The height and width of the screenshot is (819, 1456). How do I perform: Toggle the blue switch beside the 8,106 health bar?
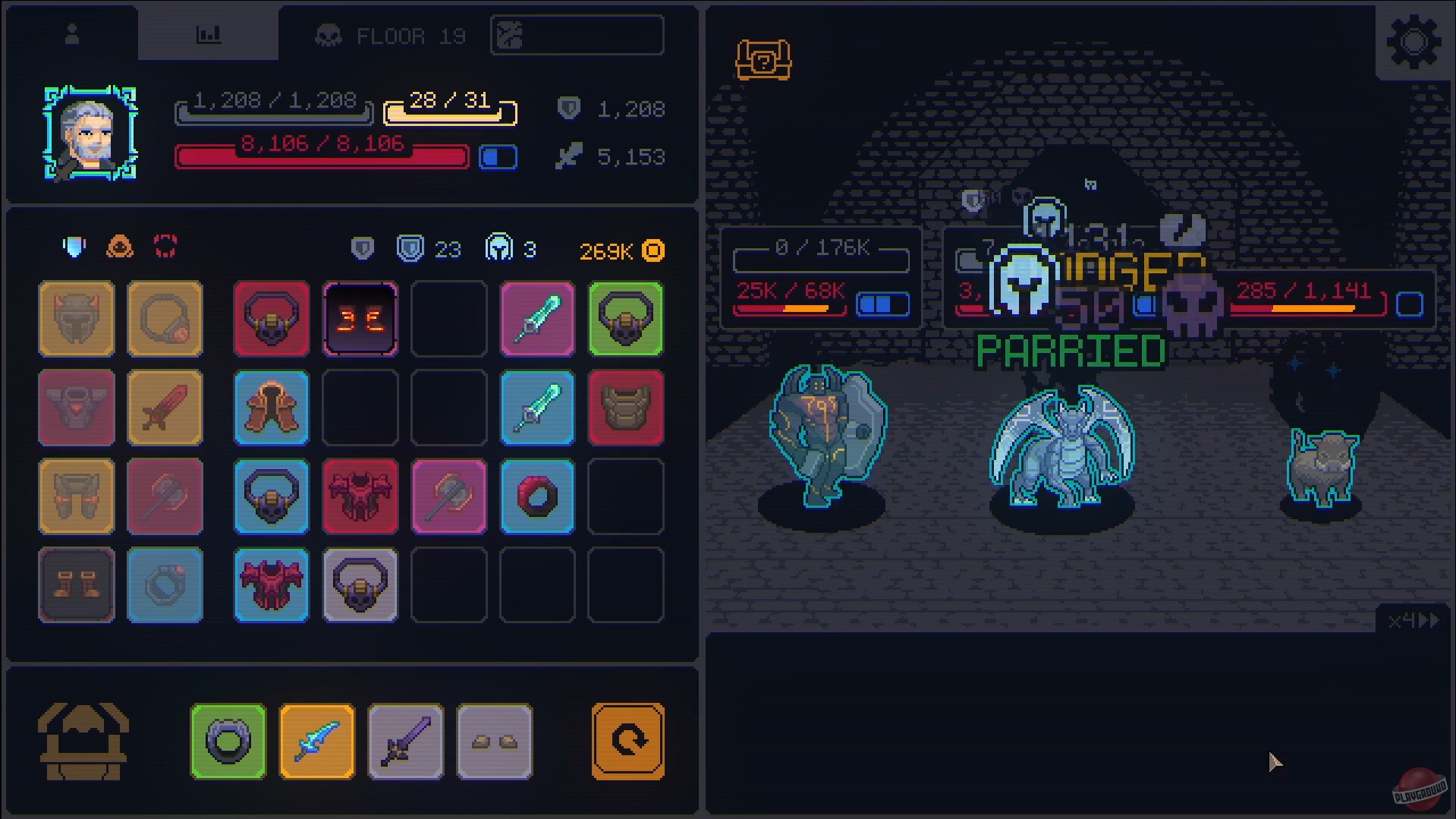[498, 156]
